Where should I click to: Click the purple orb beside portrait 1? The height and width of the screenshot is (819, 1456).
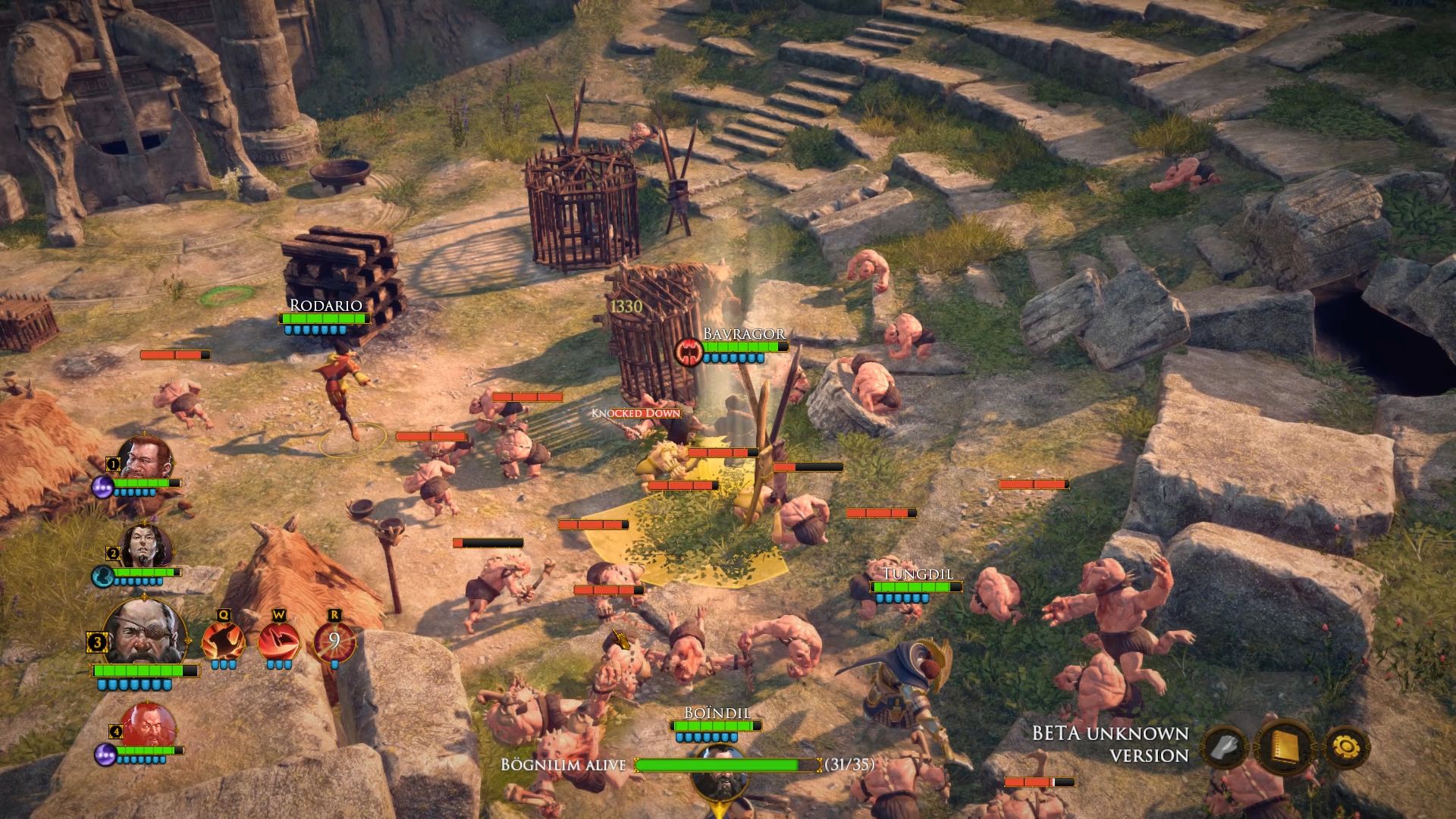coord(103,486)
